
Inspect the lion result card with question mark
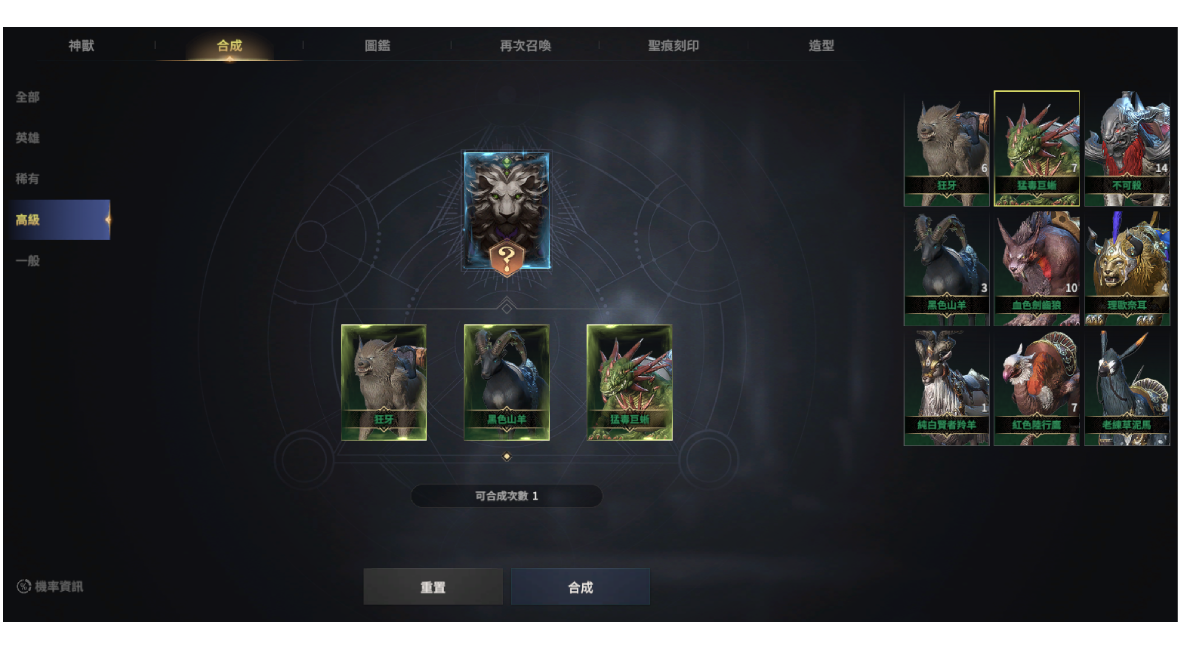pos(506,211)
